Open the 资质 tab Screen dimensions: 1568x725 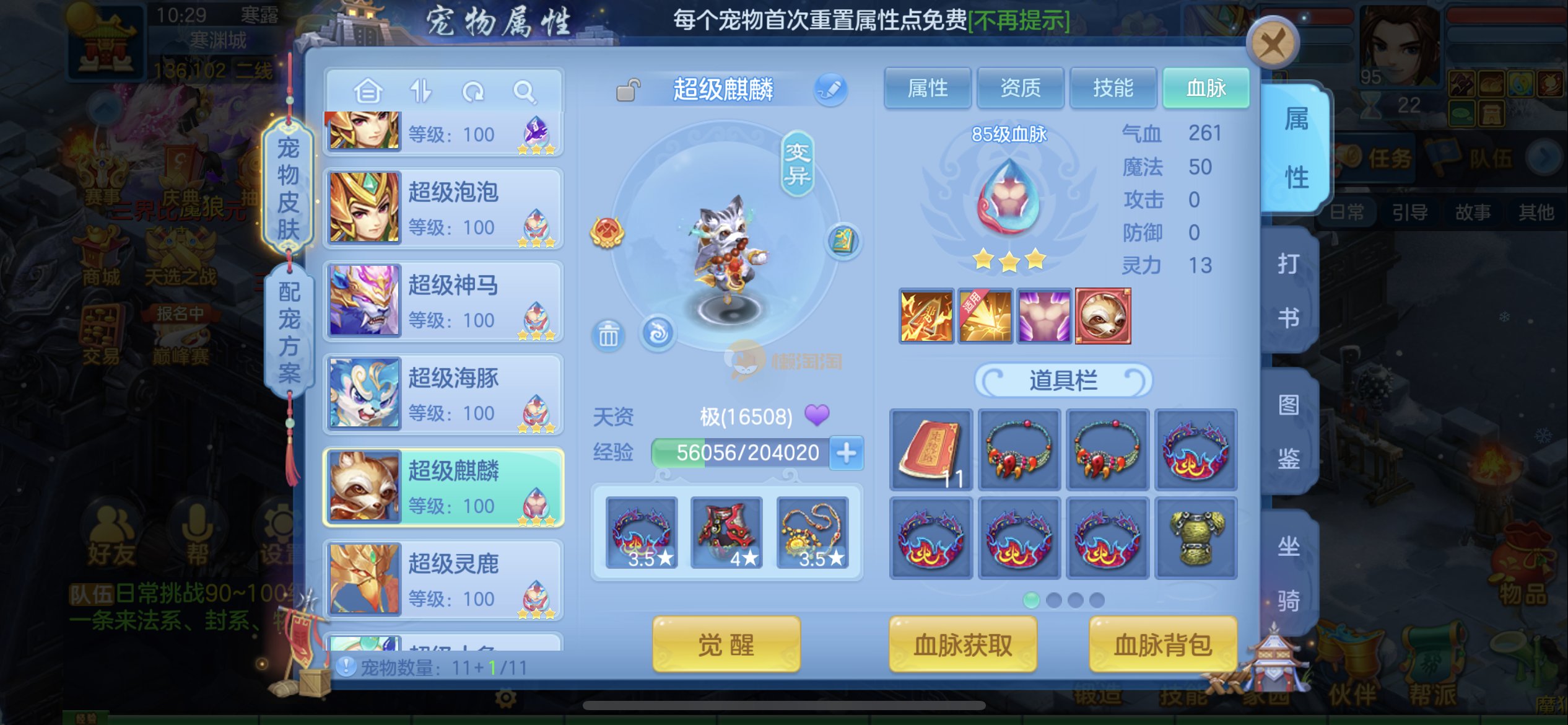[1020, 88]
